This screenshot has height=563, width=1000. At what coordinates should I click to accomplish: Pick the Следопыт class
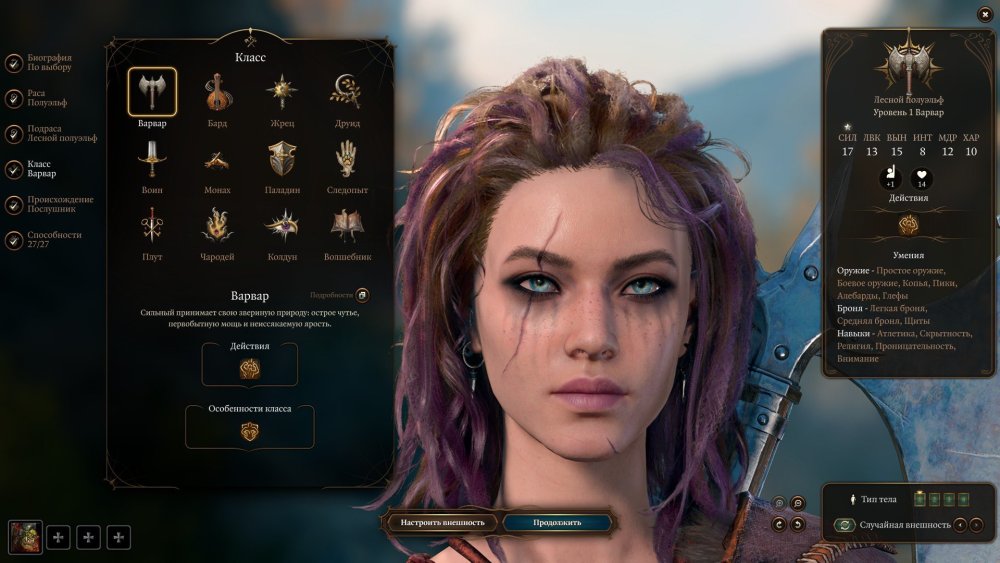(x=346, y=160)
